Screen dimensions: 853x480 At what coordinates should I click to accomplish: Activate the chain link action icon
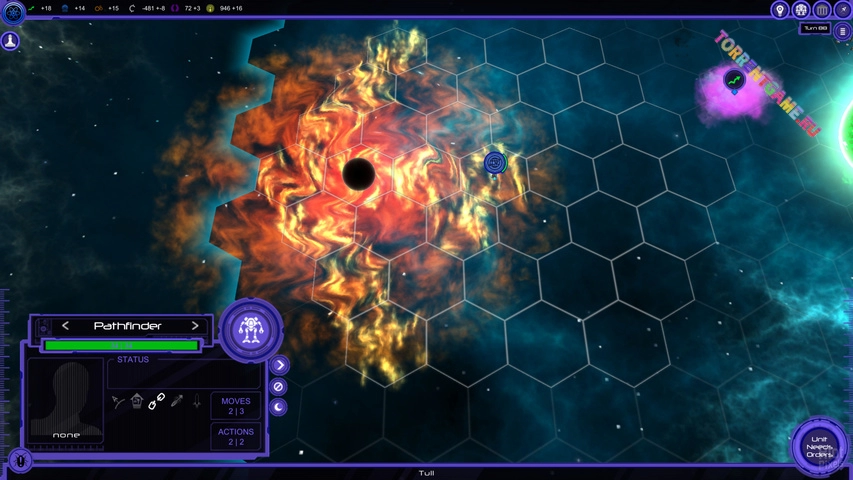157,402
